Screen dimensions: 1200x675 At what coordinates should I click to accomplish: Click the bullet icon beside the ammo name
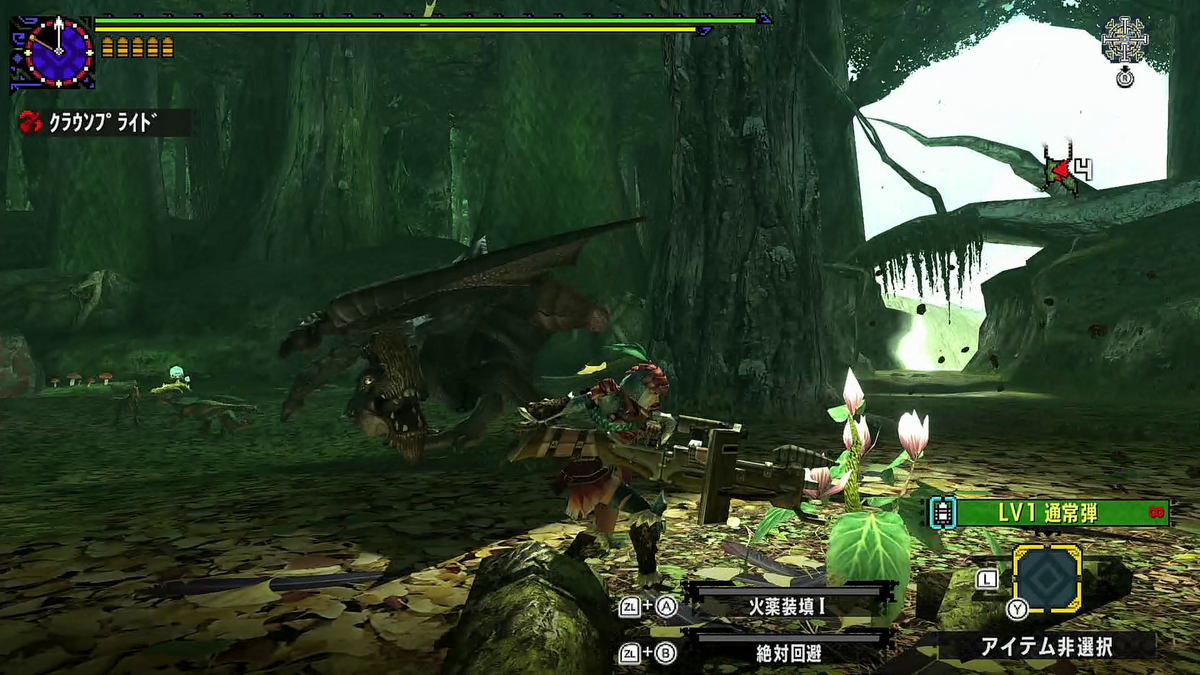coord(940,513)
